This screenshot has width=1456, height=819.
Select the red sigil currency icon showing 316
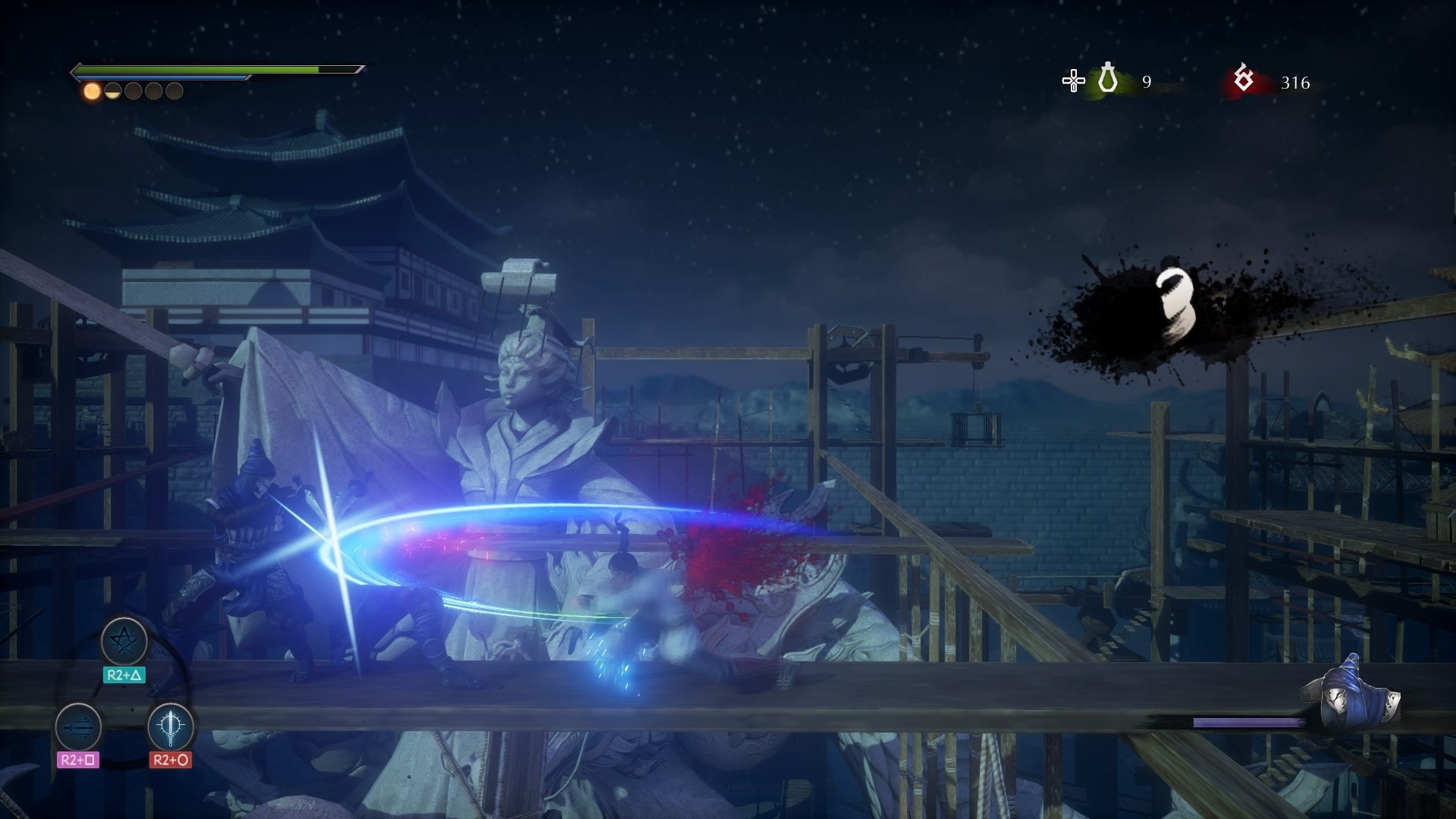(x=1242, y=76)
